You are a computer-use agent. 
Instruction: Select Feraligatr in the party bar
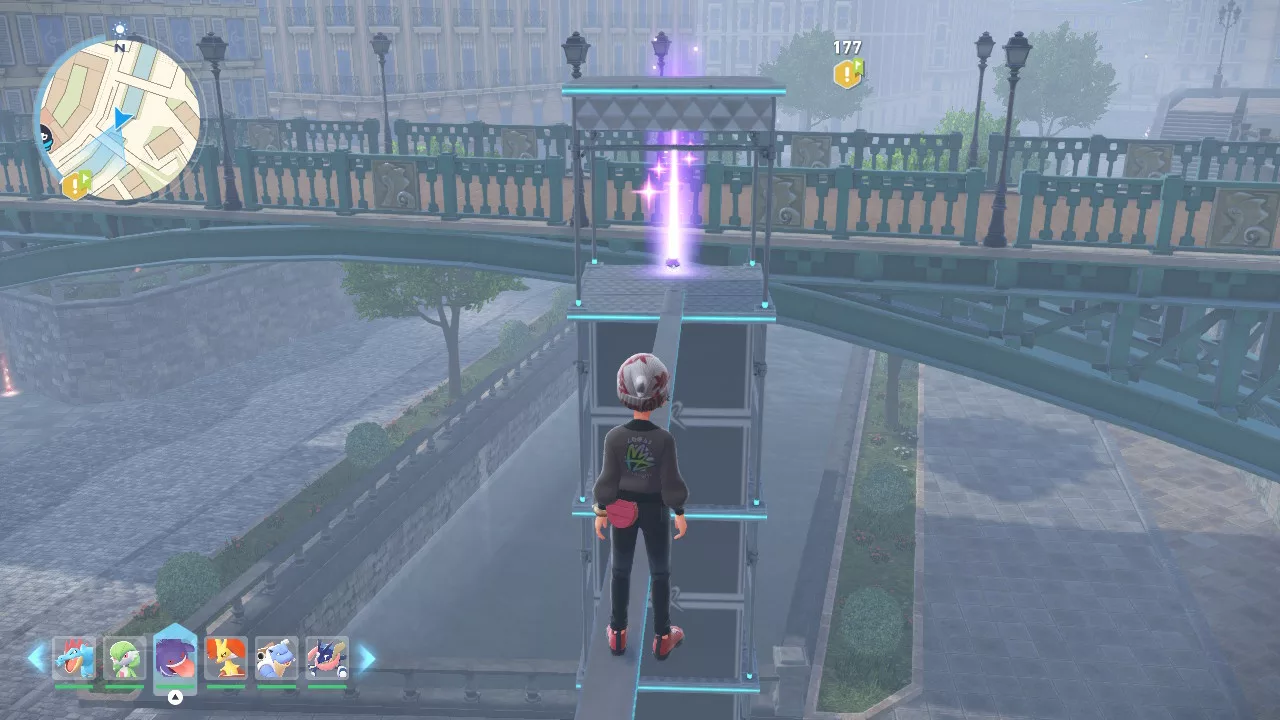[x=74, y=659]
